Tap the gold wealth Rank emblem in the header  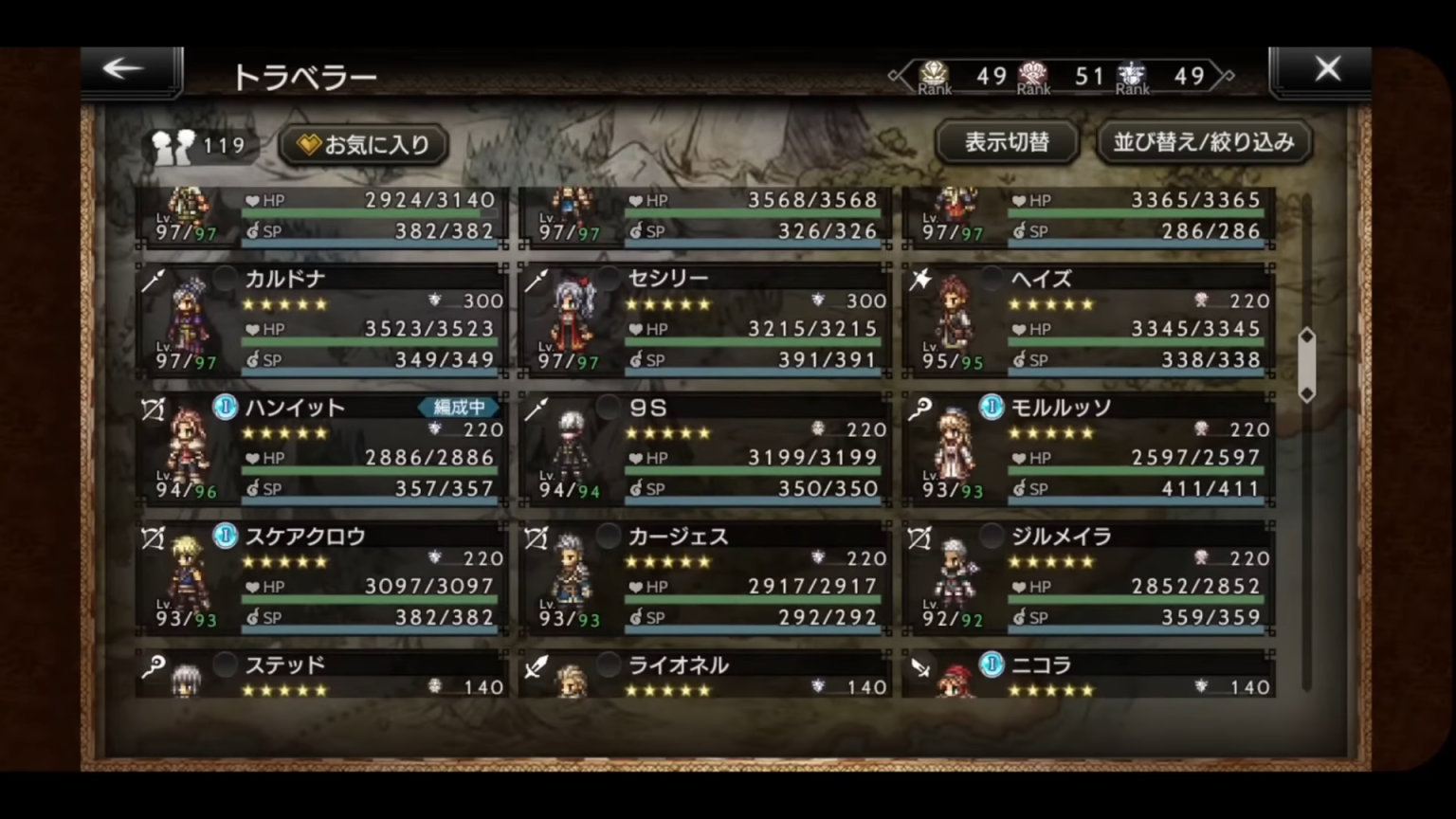click(932, 71)
